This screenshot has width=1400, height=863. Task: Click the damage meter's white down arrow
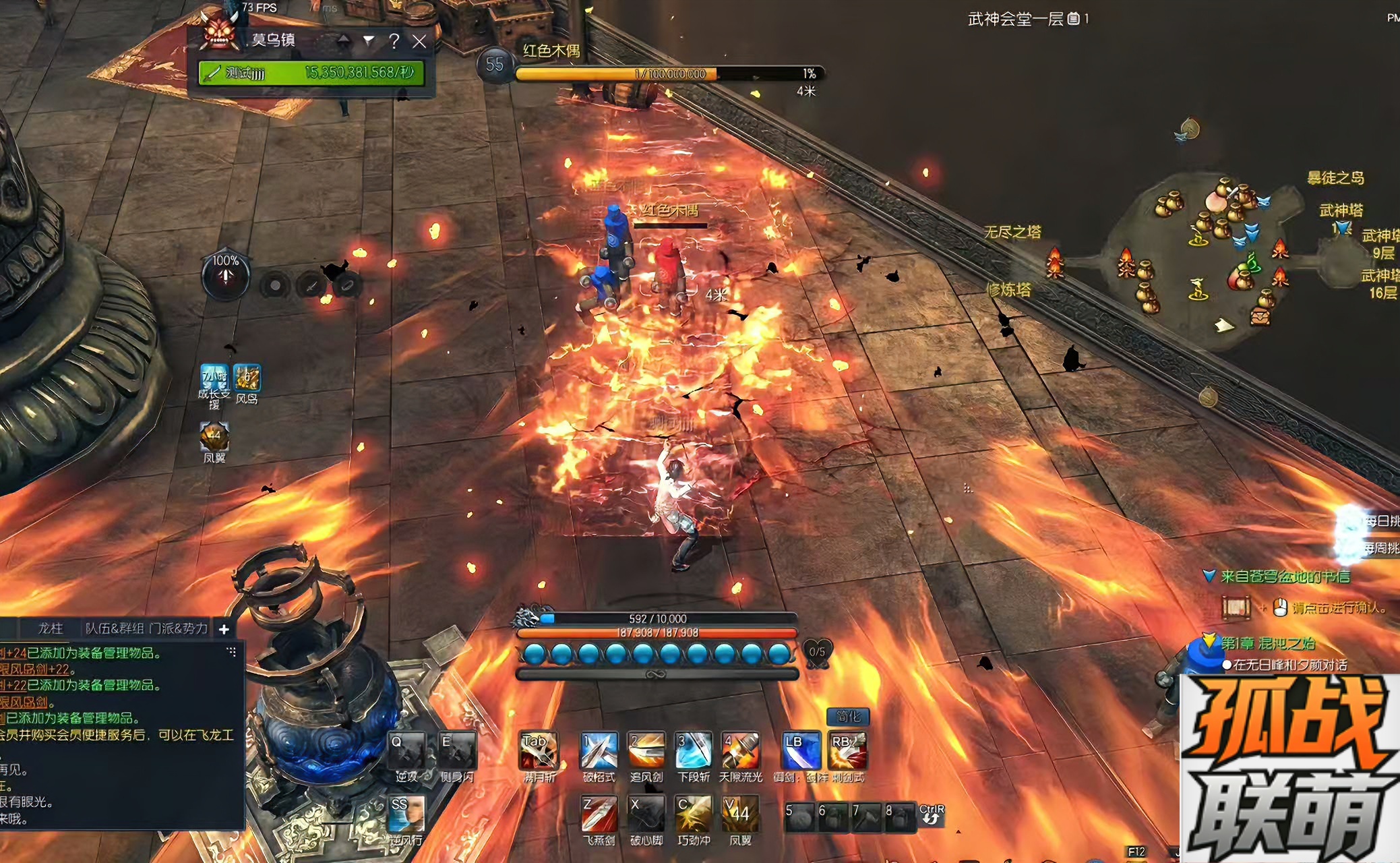click(x=369, y=40)
